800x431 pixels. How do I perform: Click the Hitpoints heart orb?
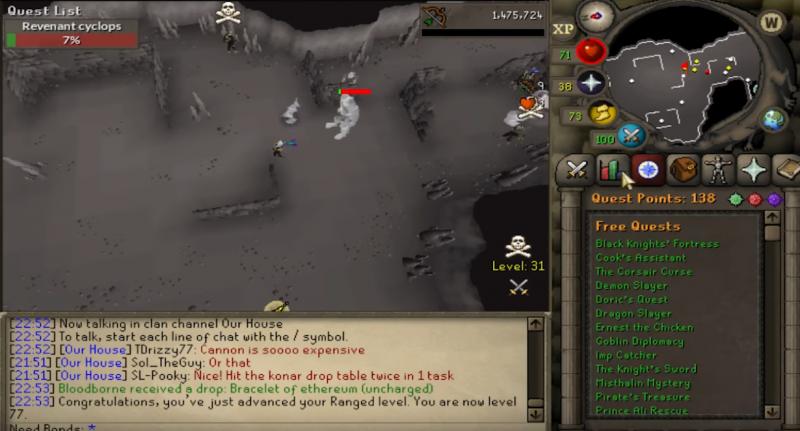tap(592, 52)
